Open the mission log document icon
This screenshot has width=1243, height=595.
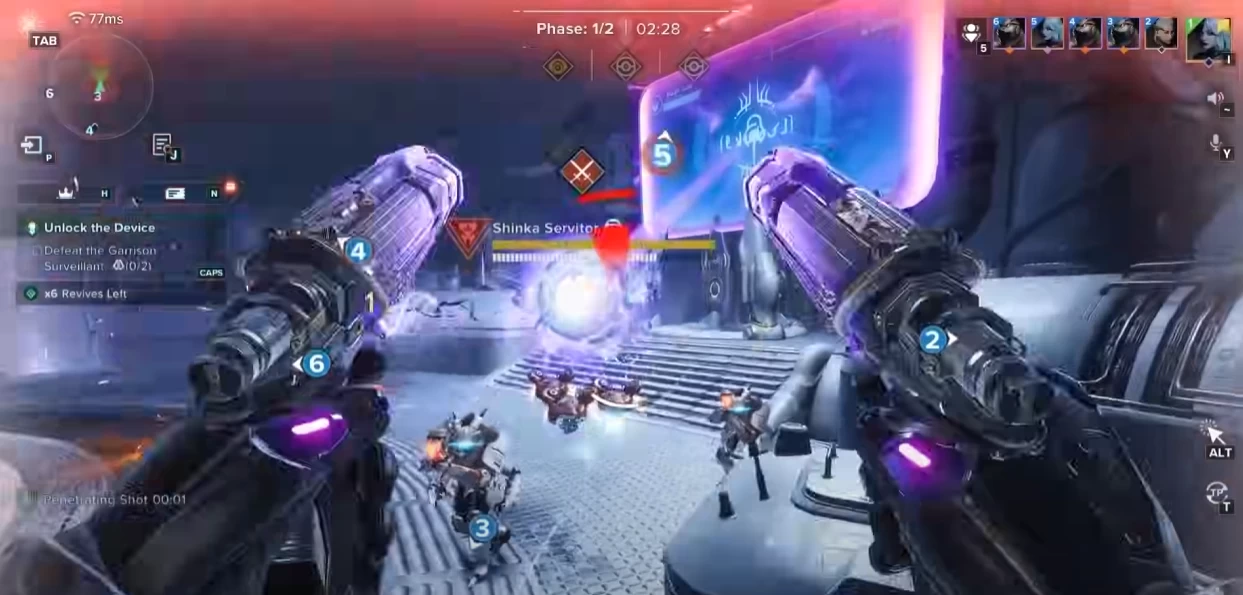click(162, 145)
